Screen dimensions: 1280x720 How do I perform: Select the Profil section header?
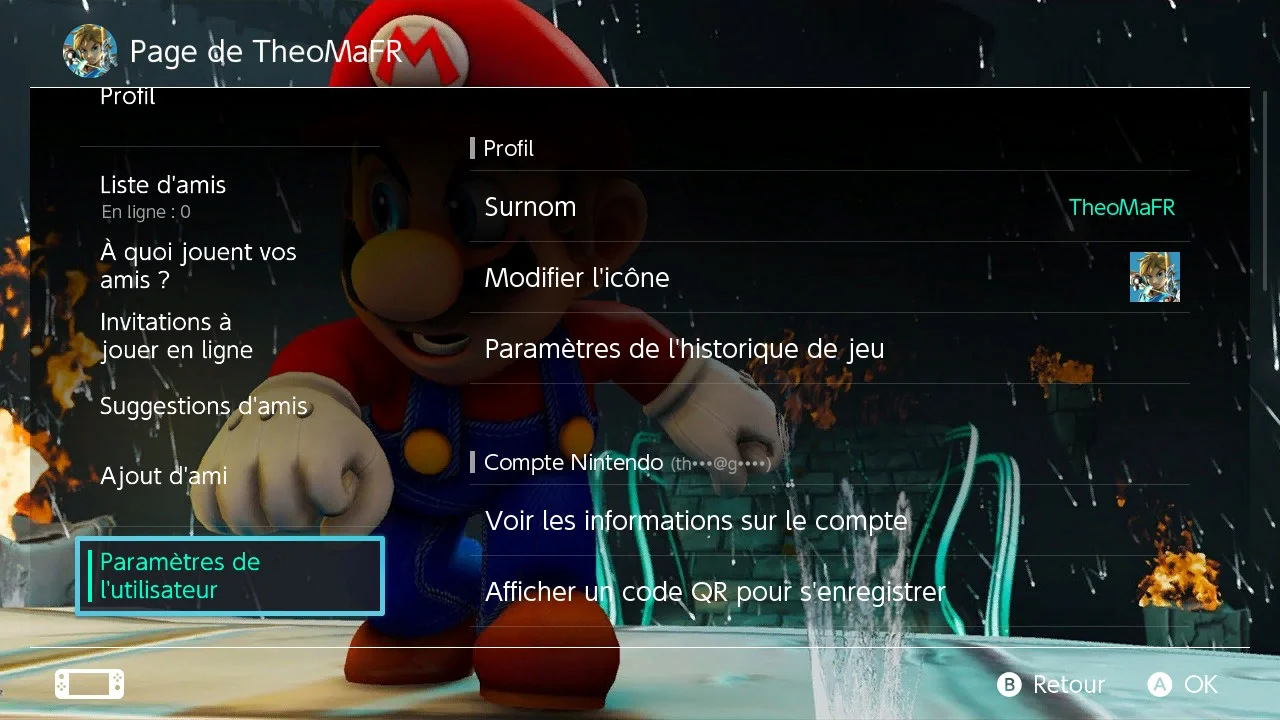click(x=509, y=148)
